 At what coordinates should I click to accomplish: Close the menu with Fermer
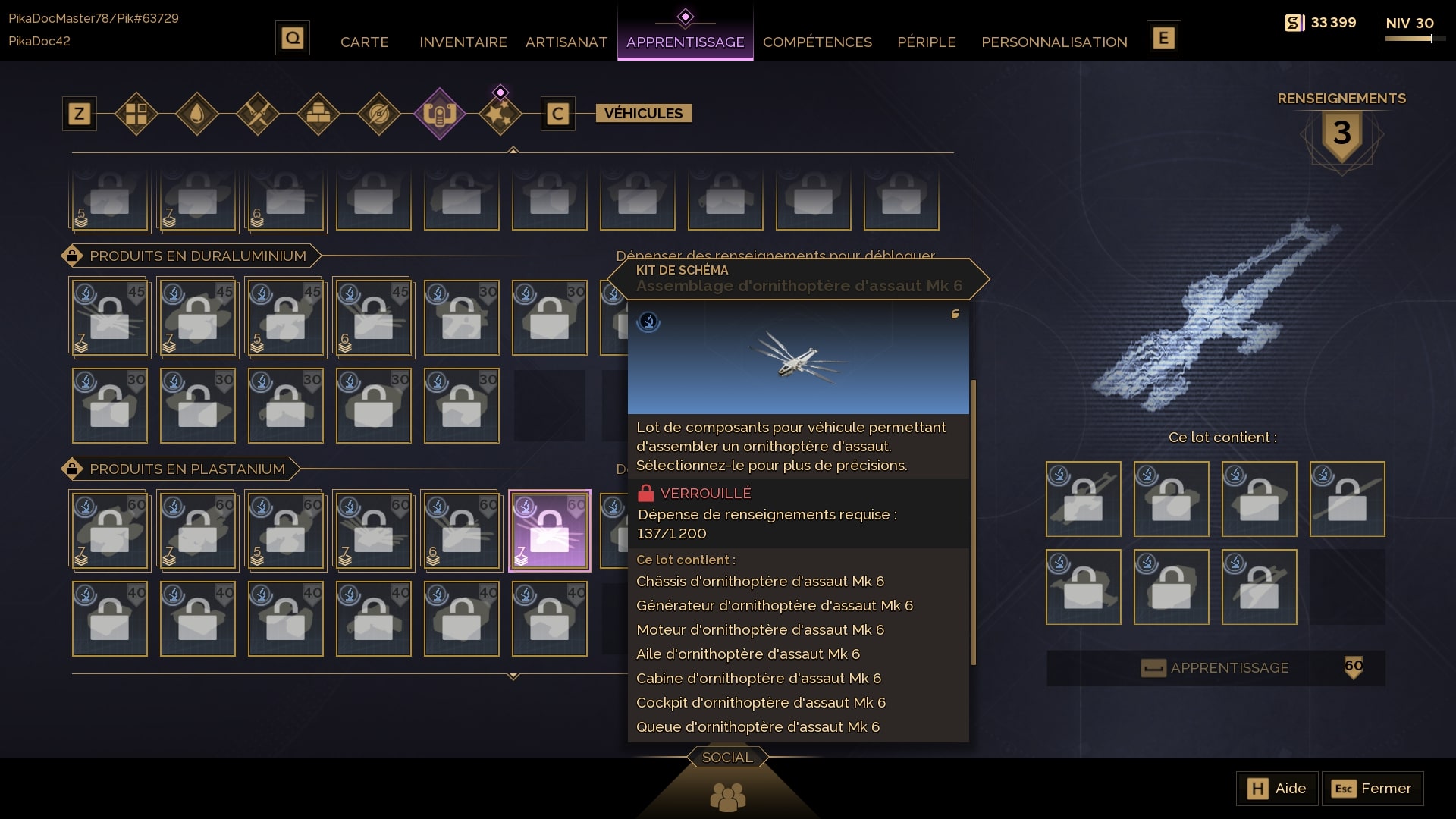click(x=1373, y=789)
